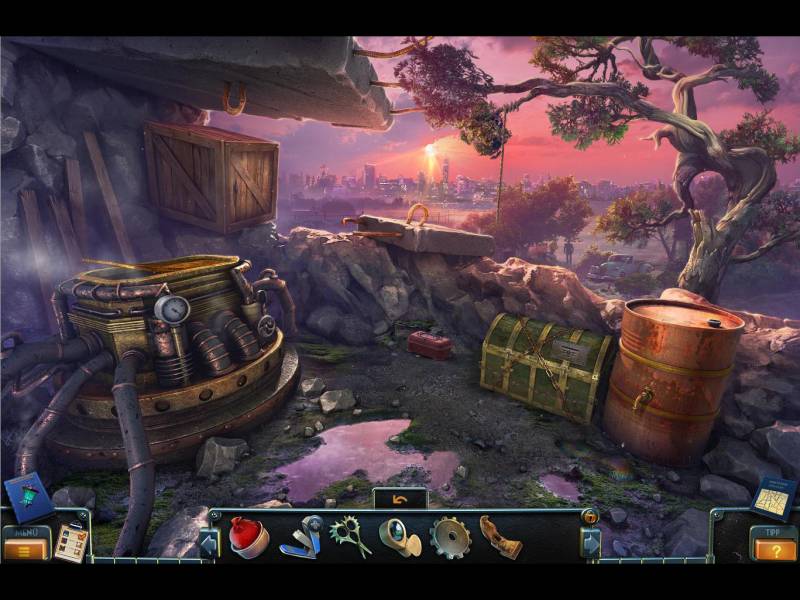Select the brass horn inventory item
The width and height of the screenshot is (800, 600).
click(398, 537)
